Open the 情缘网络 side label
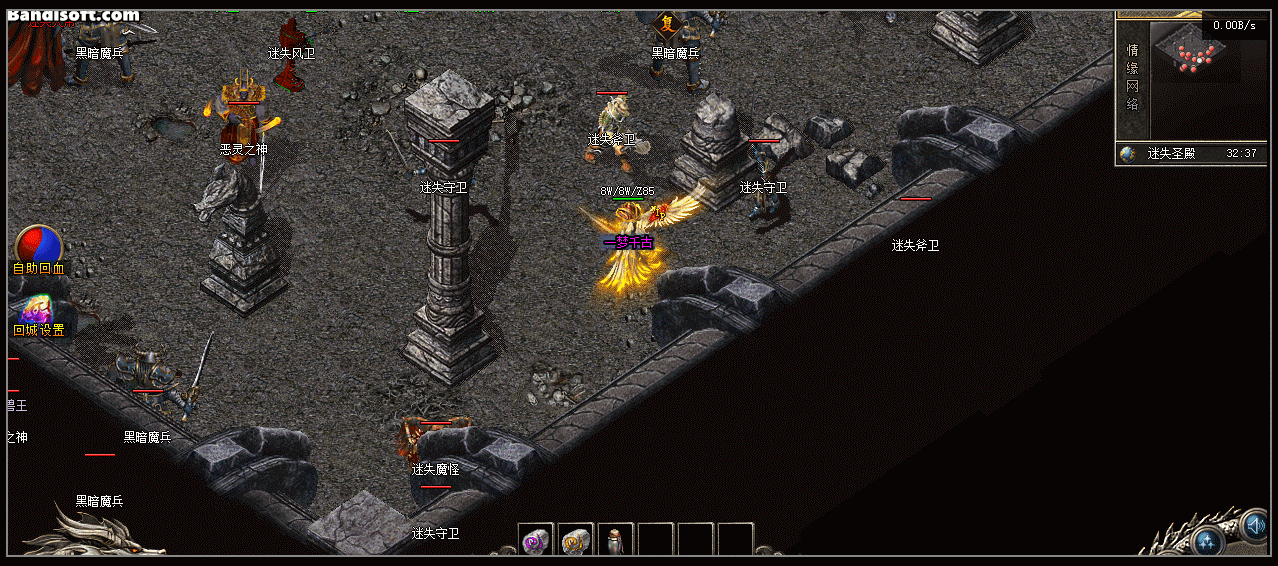 1133,77
